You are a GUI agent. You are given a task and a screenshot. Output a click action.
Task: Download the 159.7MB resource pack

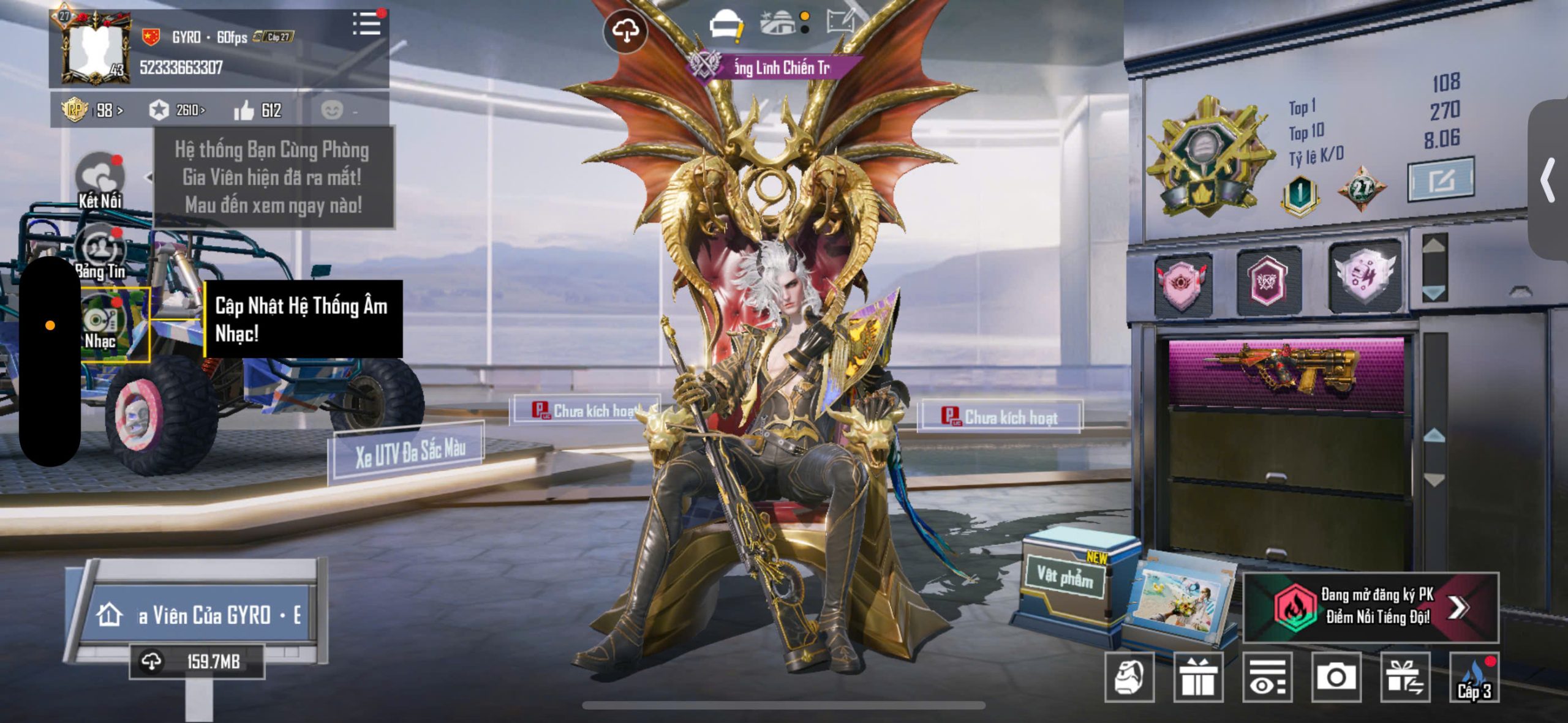coord(197,662)
